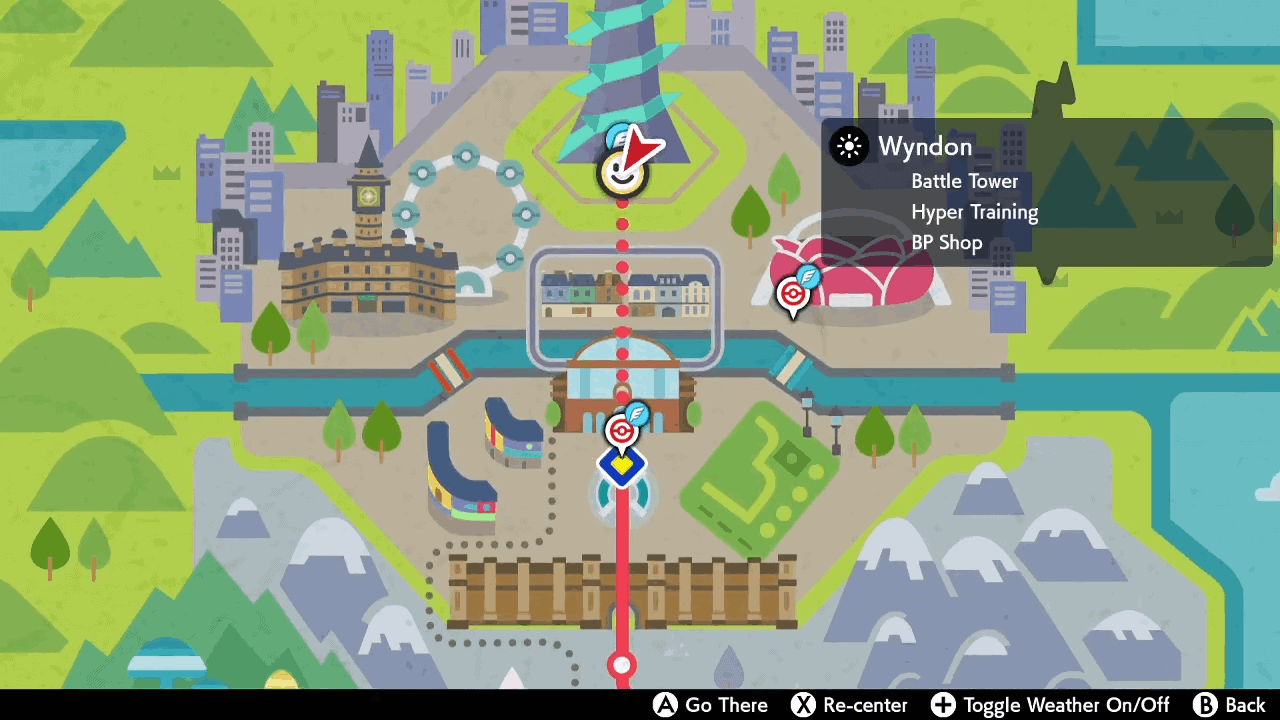Toggle Weather On/Off
Image resolution: width=1280 pixels, height=720 pixels.
point(1065,705)
